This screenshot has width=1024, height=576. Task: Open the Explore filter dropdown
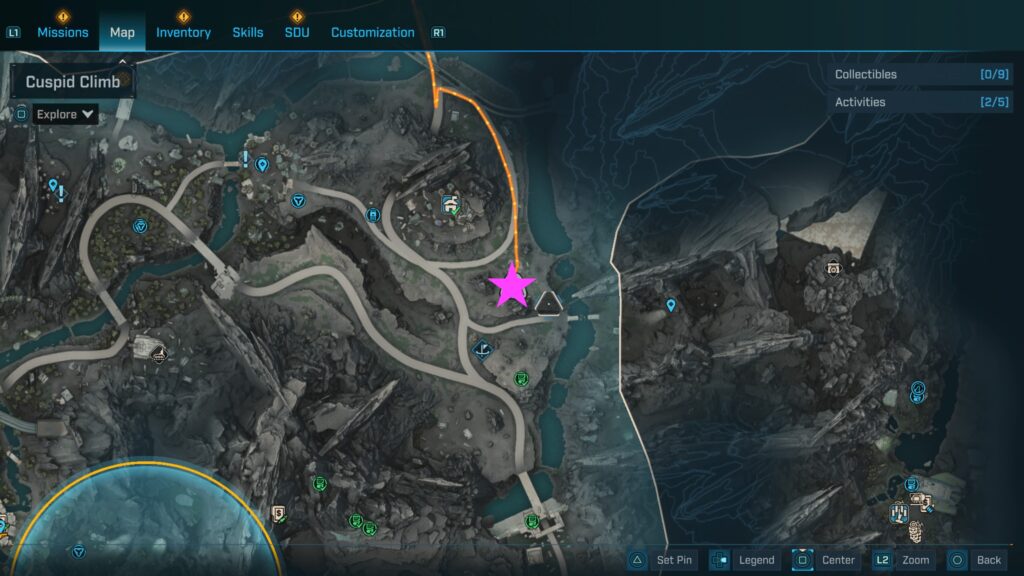[x=65, y=114]
